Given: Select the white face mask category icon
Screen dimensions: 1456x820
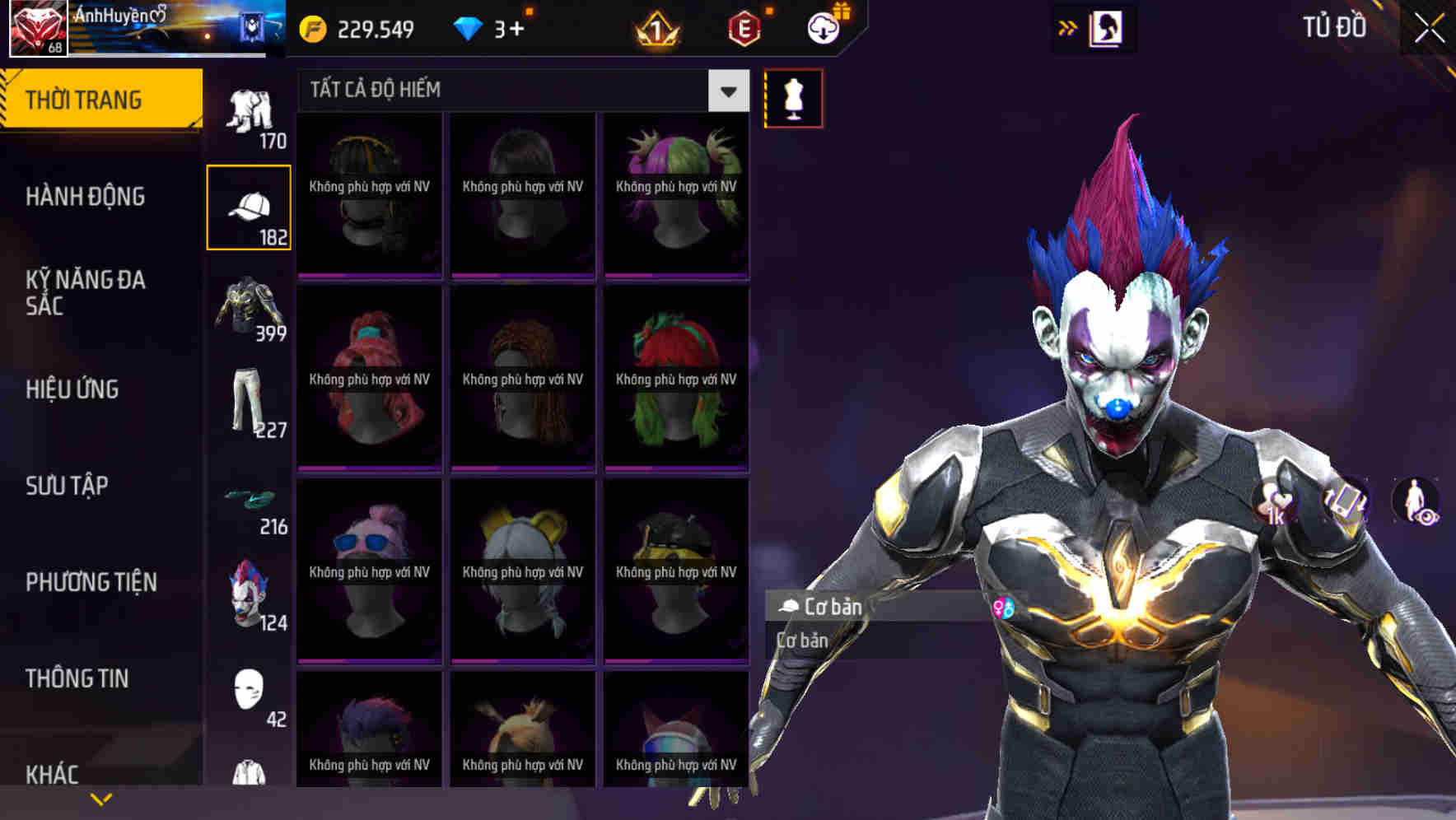Looking at the screenshot, I should [250, 692].
